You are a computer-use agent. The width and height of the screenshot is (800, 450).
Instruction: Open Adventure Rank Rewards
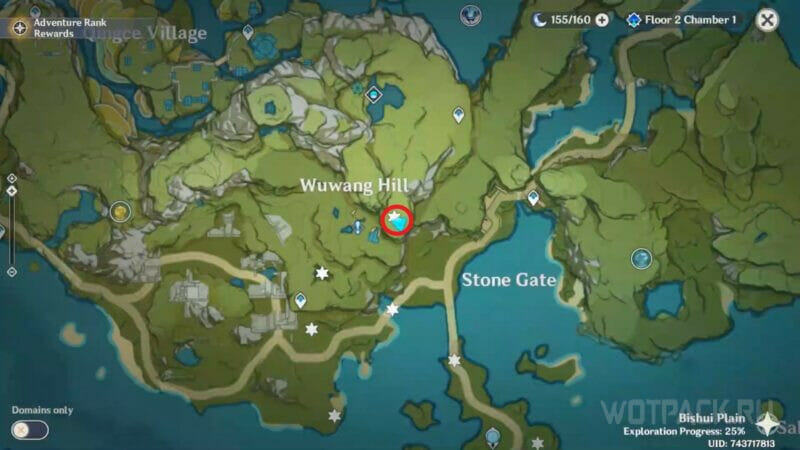point(20,27)
